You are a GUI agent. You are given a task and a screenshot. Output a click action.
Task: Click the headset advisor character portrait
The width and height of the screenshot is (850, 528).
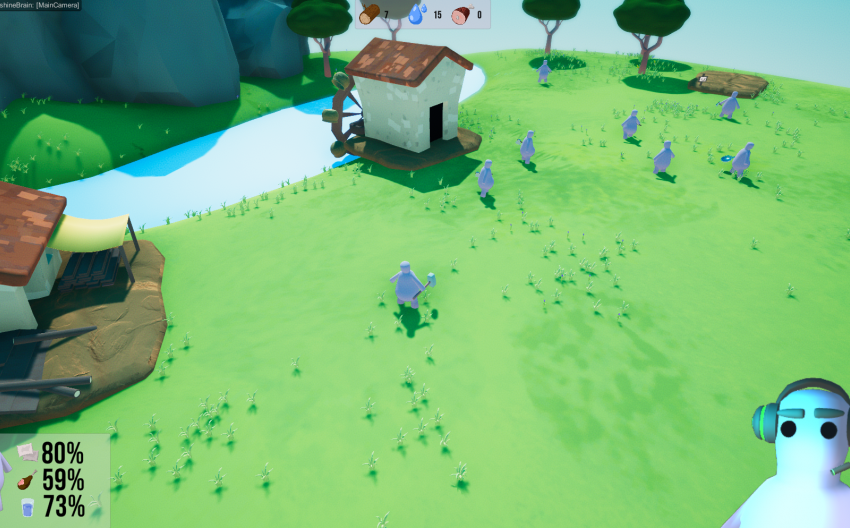(x=797, y=455)
